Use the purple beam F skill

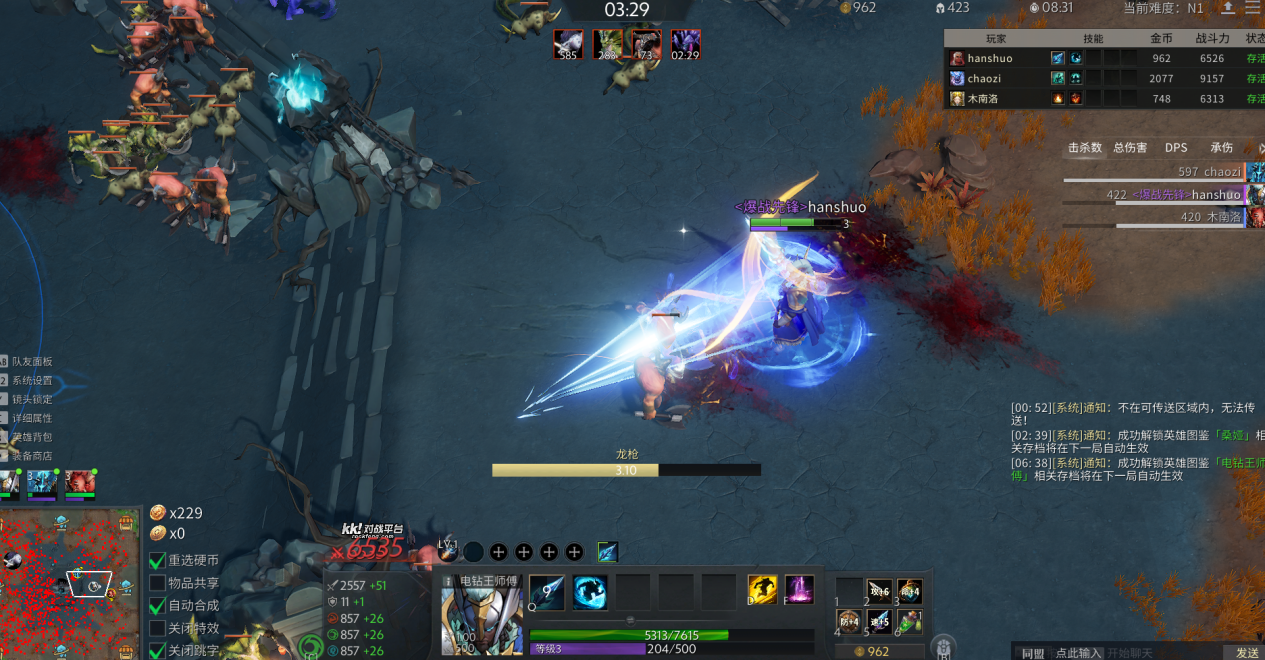coord(799,590)
